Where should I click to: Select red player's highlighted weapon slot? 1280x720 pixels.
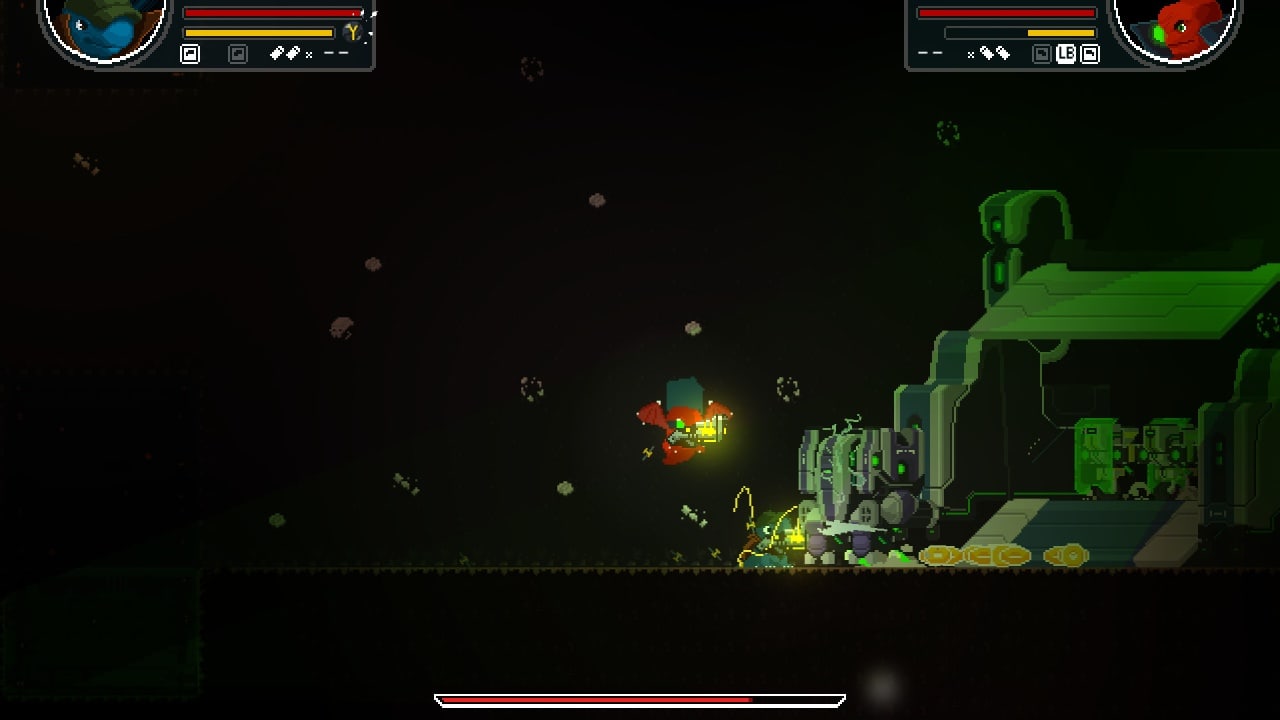point(1090,54)
